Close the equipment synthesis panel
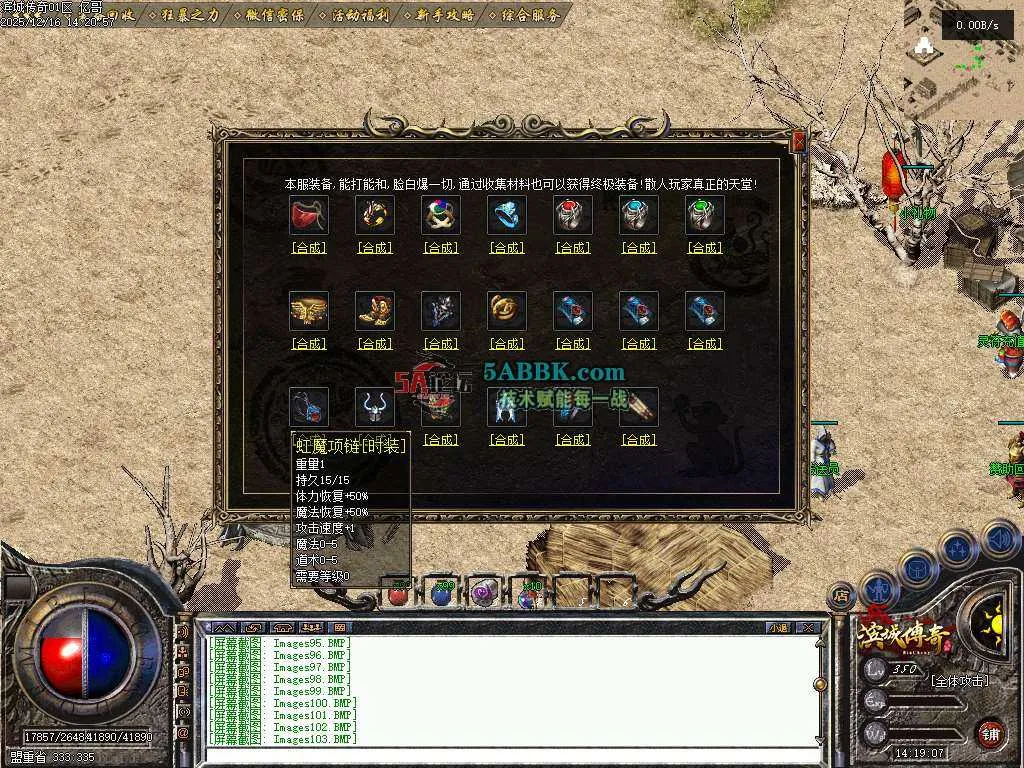Screen dimensions: 1024x768 point(798,142)
